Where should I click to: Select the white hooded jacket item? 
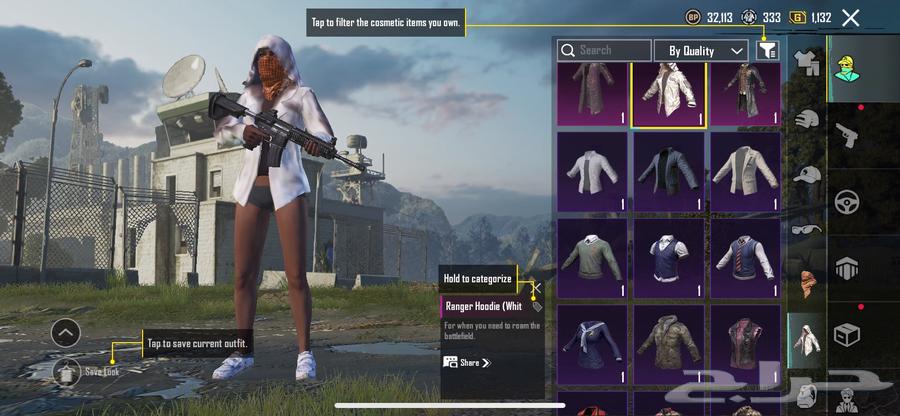point(668,93)
